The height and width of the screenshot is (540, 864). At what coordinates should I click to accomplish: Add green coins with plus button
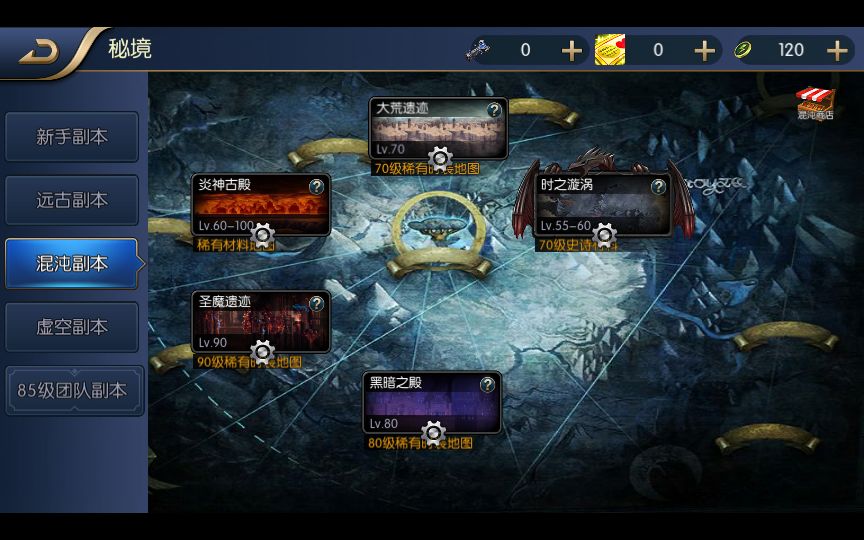837,51
